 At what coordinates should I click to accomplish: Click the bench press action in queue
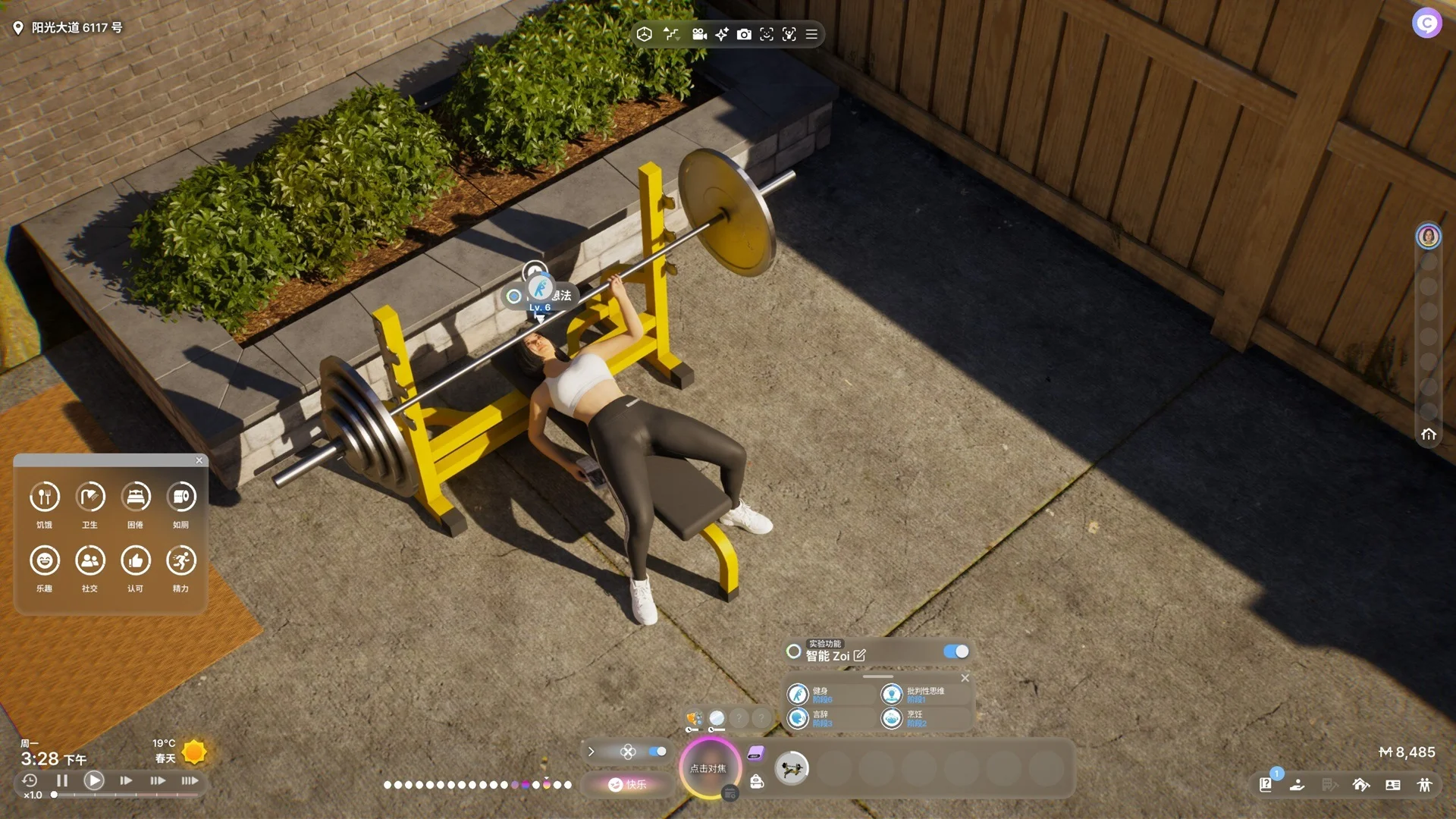tap(792, 769)
